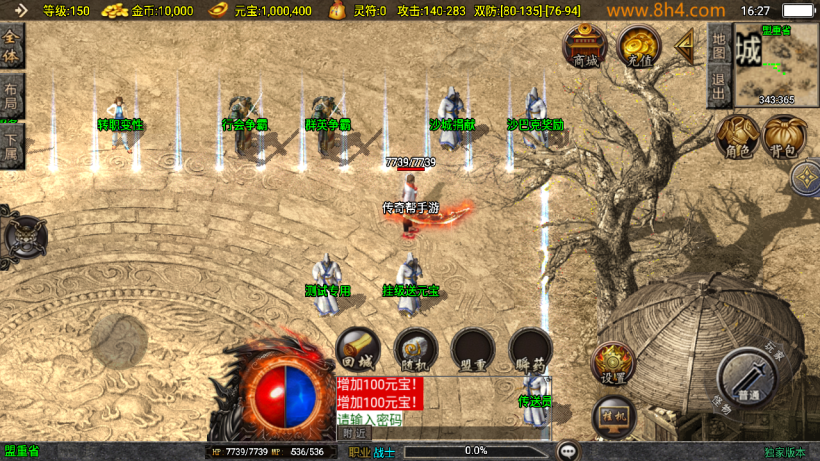Open the minimap of 盟重省
The image size is (820, 461).
[776, 65]
